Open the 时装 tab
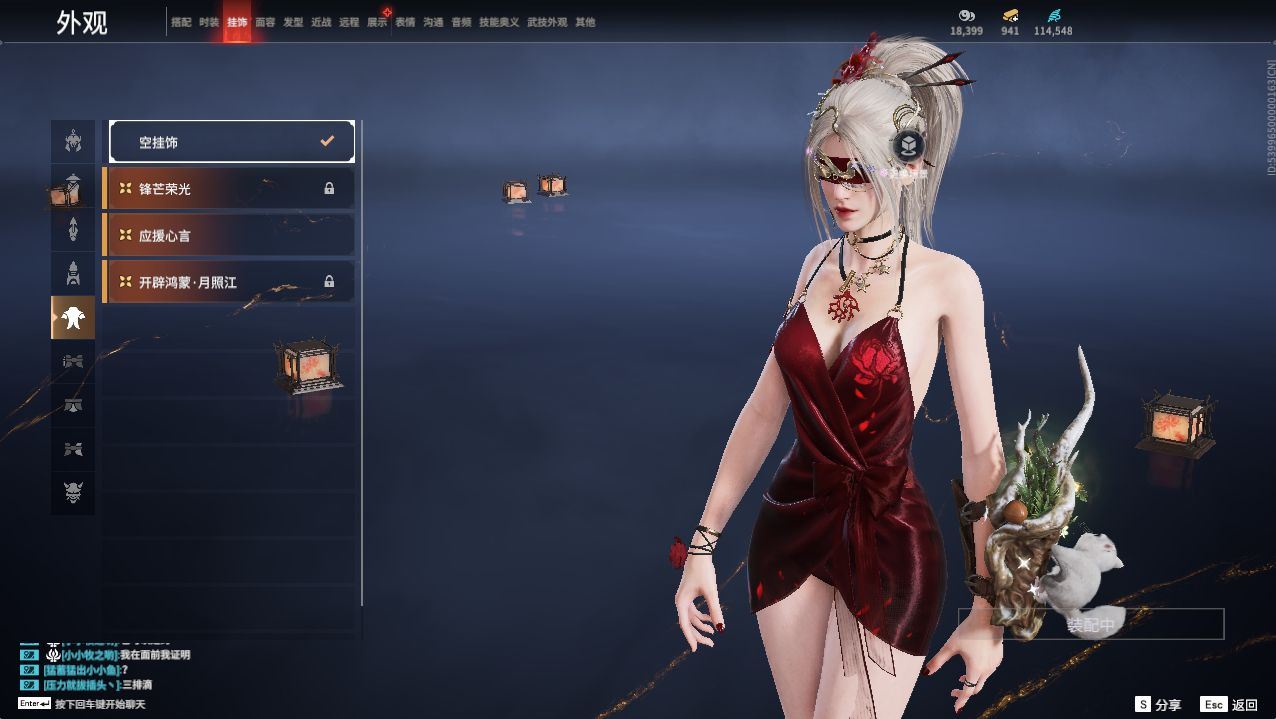 tap(209, 22)
